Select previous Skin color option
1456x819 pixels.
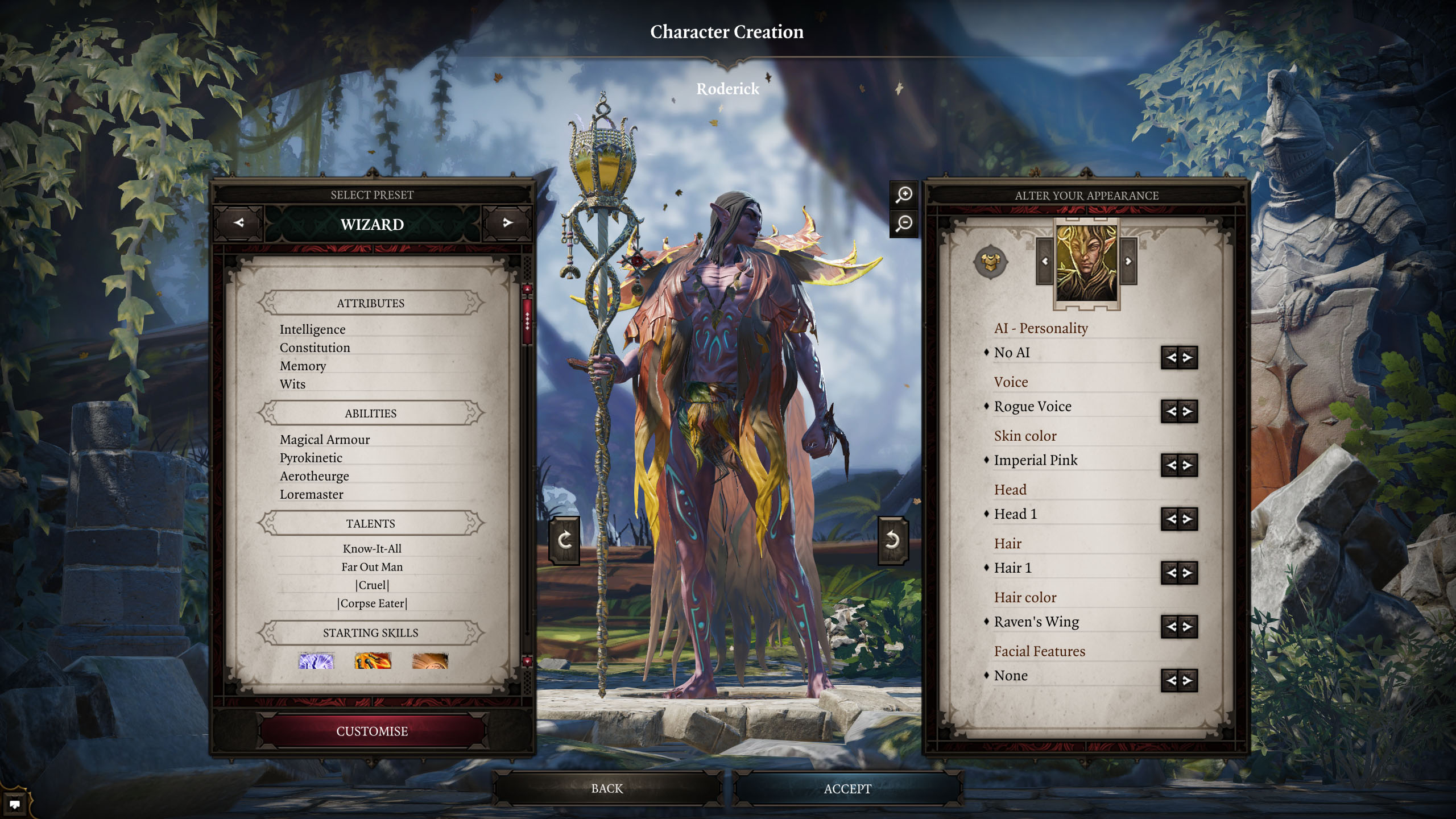(1170, 465)
